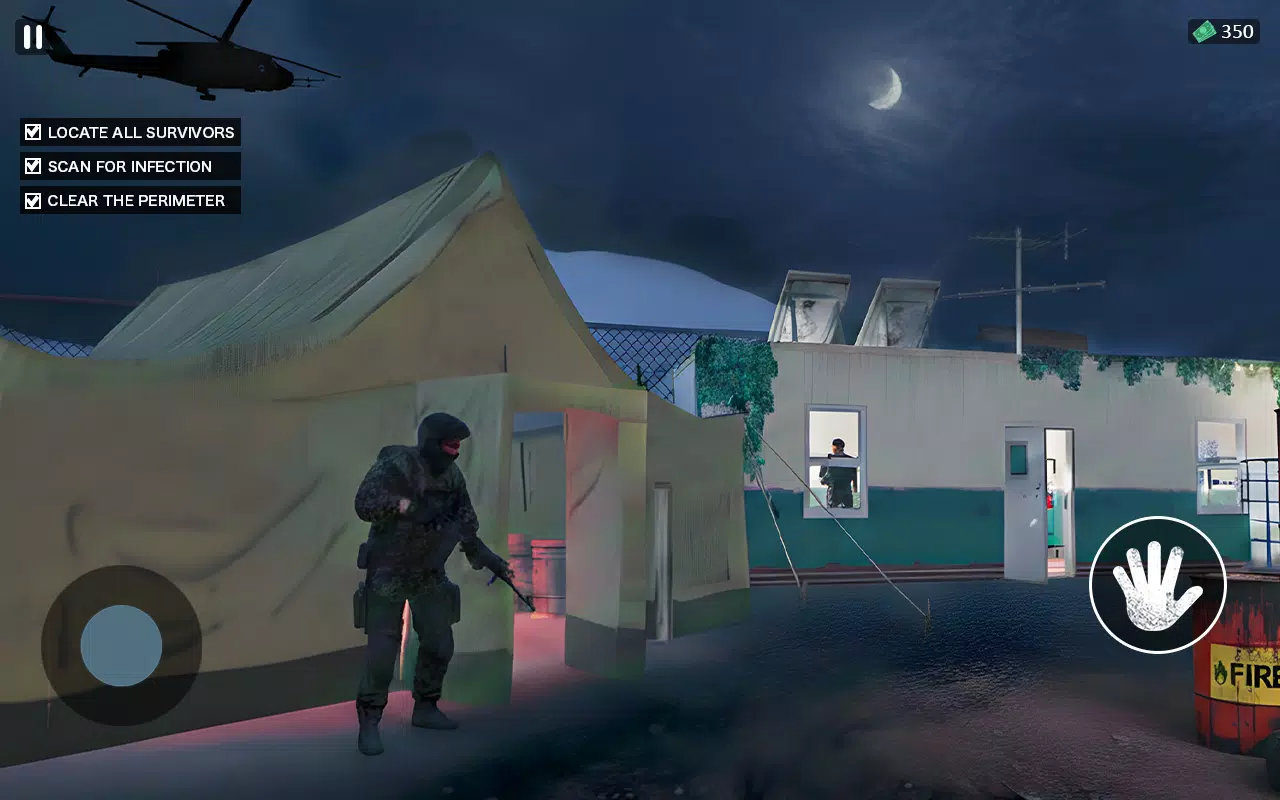Screen dimensions: 1280x800
Task: Mark the CLEAR THE PERIMETER objective complete
Action: click(31, 200)
